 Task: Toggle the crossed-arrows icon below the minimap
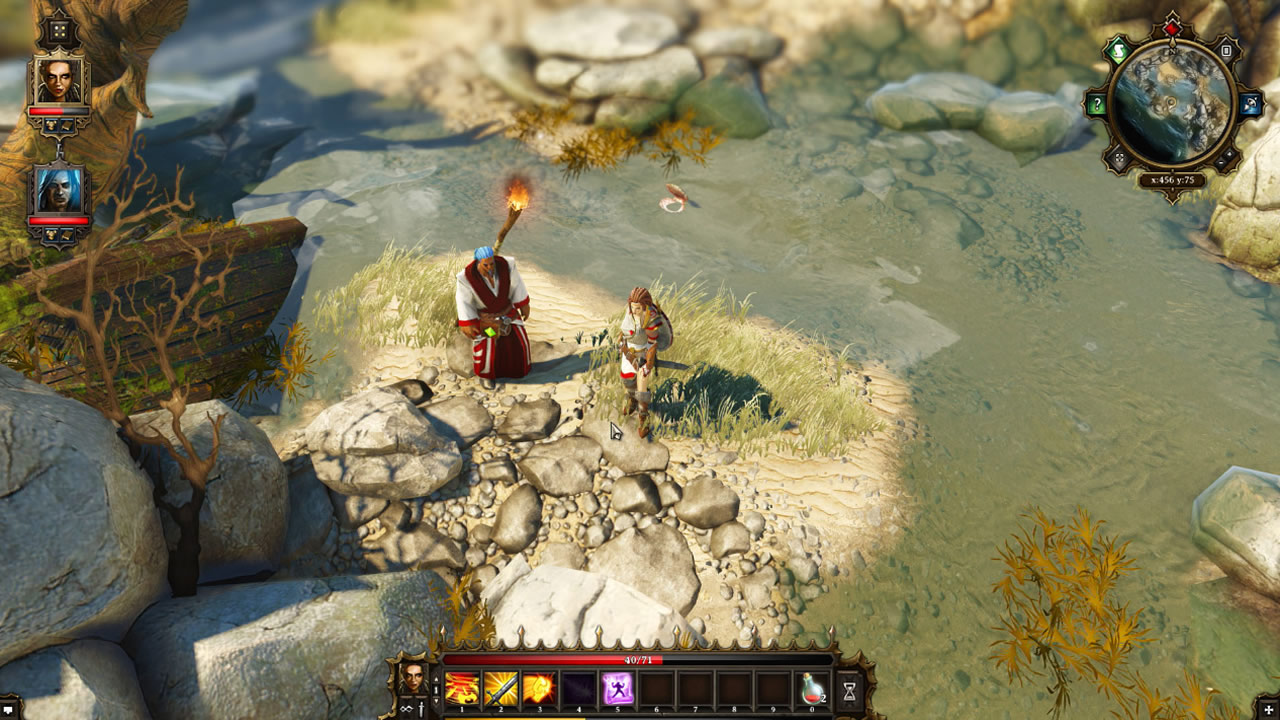[x=1118, y=157]
